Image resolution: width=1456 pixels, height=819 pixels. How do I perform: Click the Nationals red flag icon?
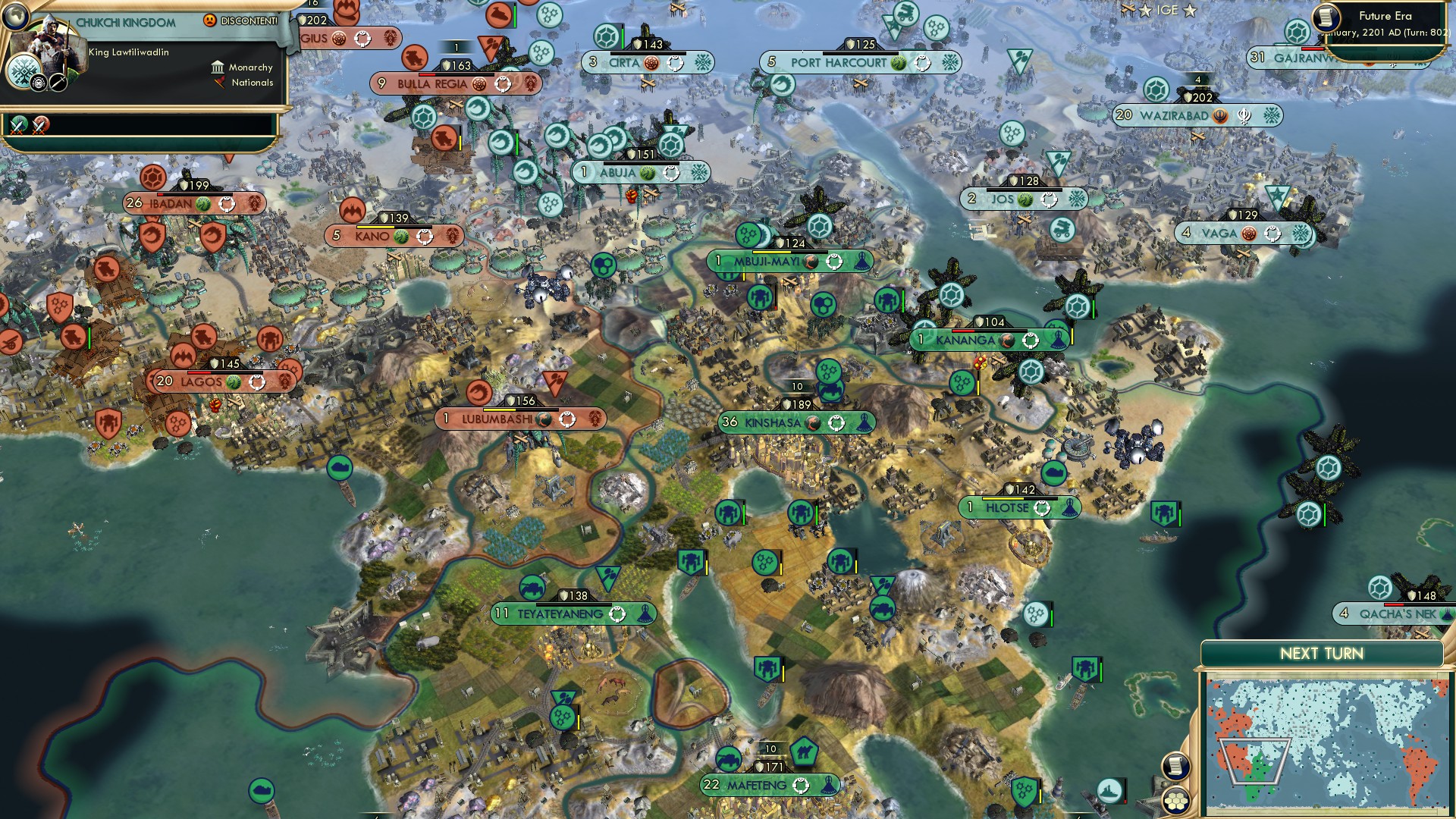219,83
